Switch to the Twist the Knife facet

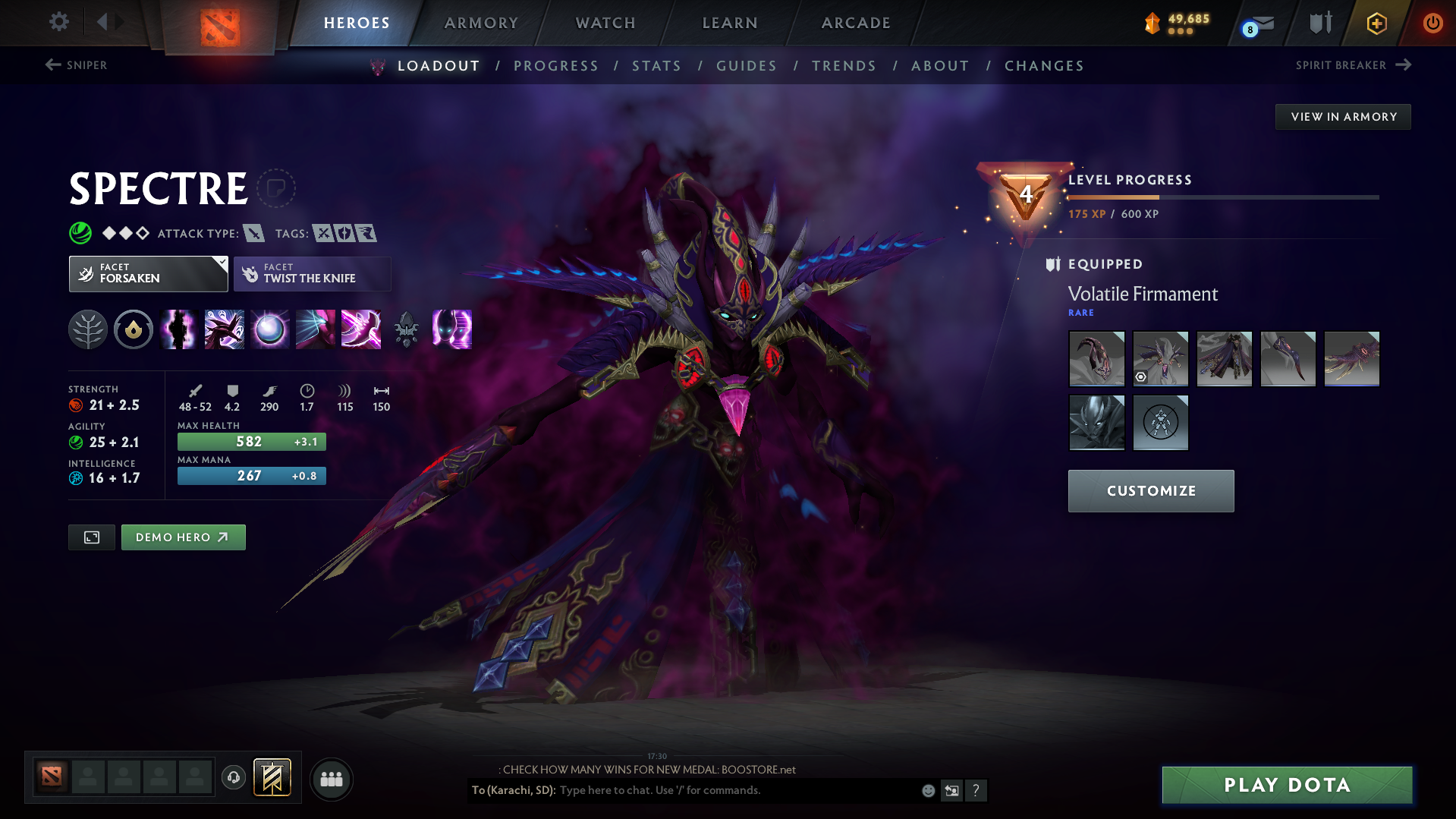[312, 273]
